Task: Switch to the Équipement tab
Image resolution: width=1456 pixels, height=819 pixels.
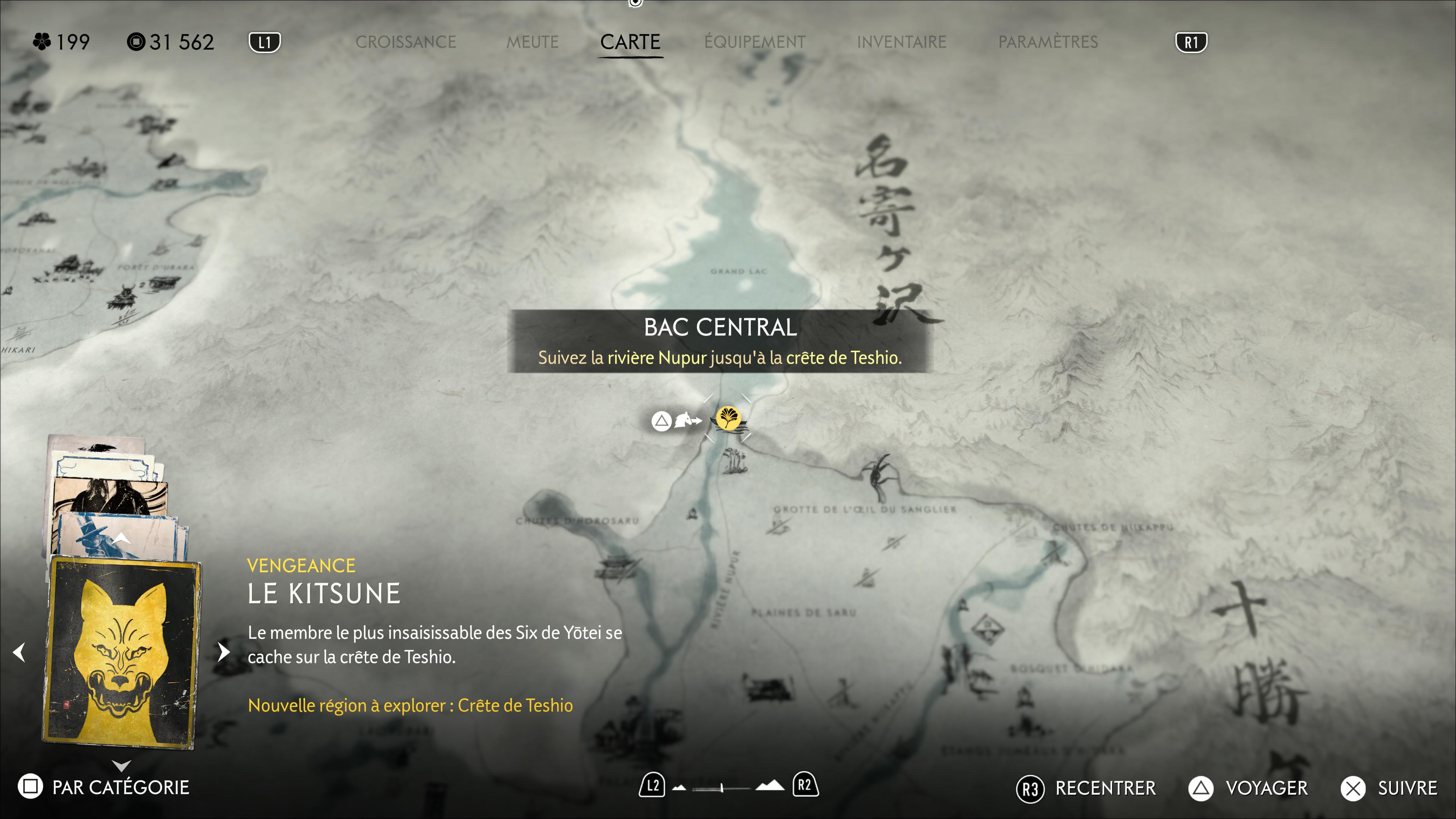Action: 755,42
